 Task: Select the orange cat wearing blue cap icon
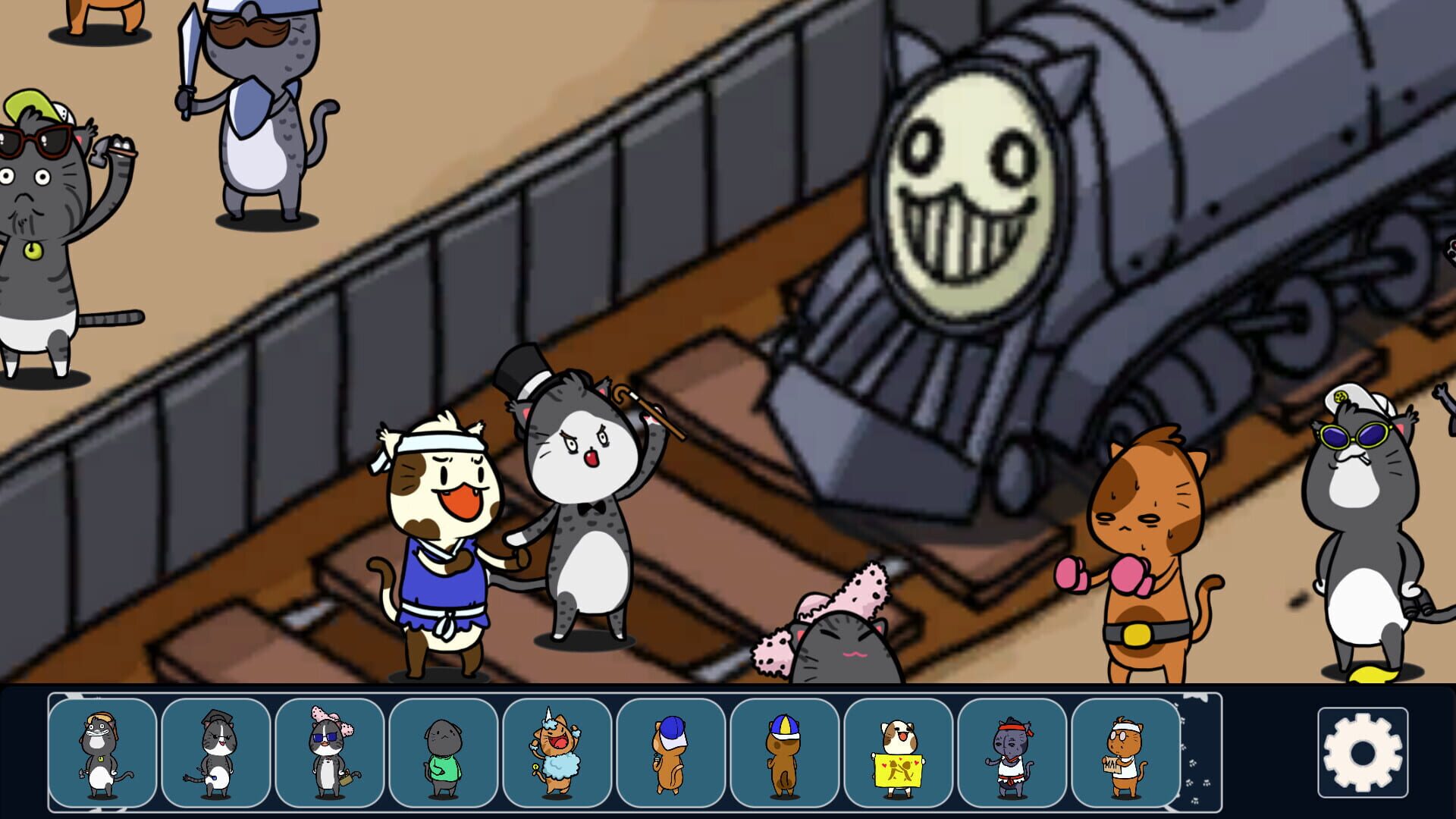671,751
